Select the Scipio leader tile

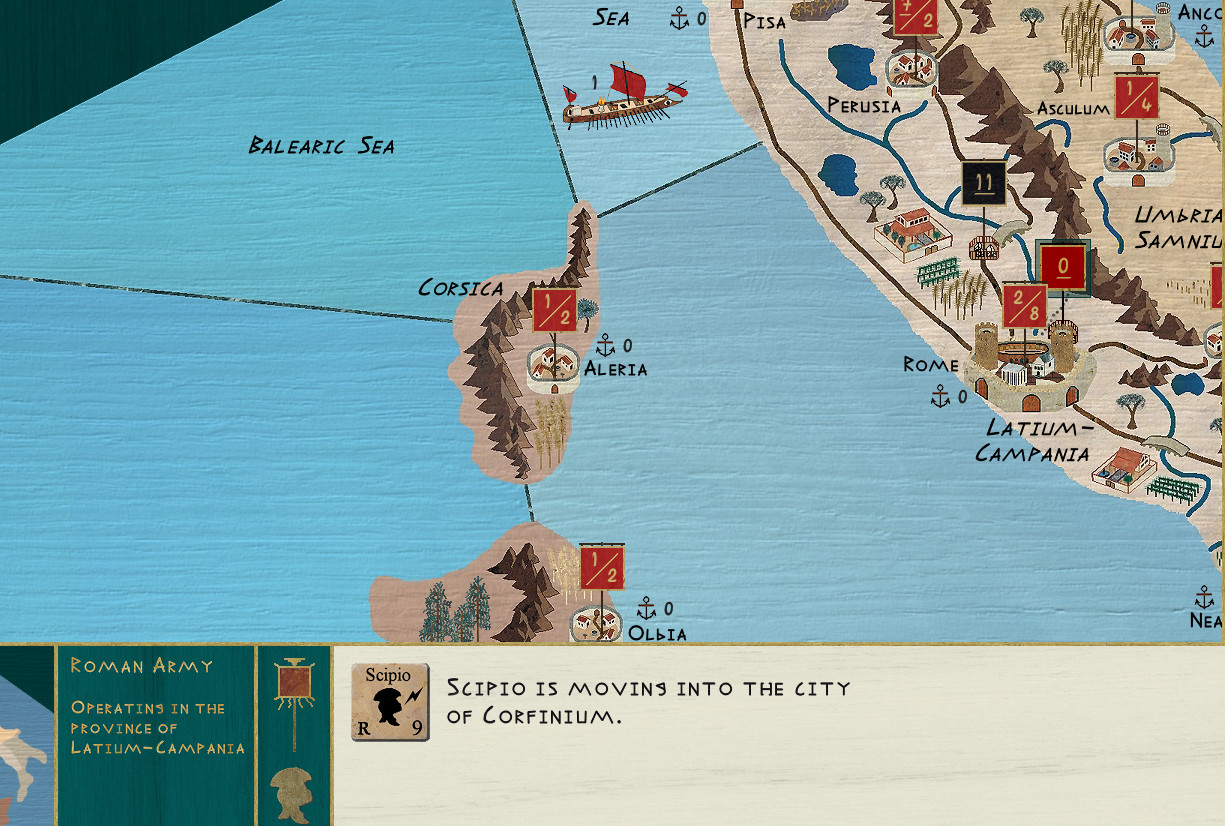pos(390,702)
